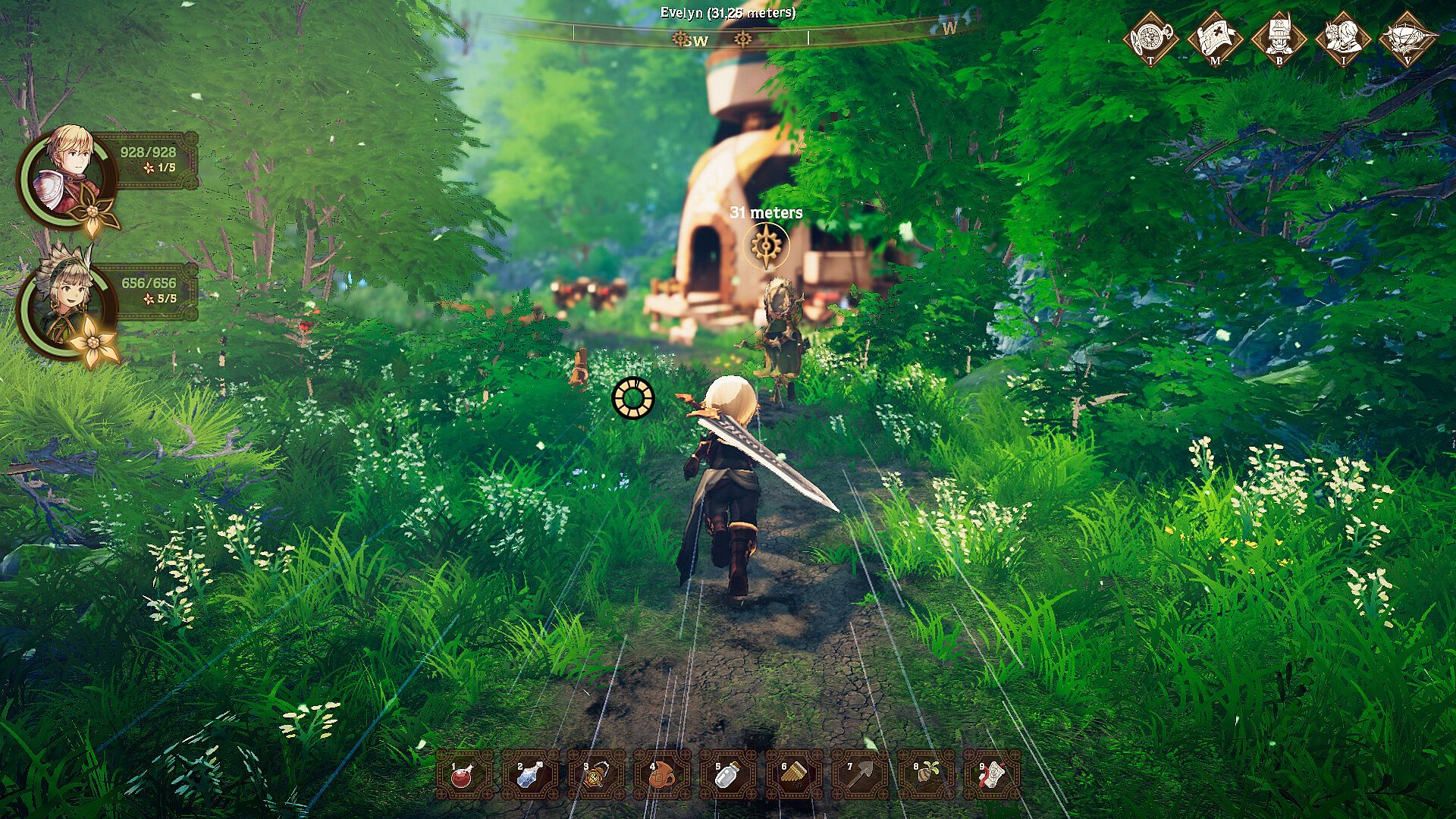Open the map from the top icons
Viewport: 1456px width, 819px height.
pyautogui.click(x=1215, y=37)
